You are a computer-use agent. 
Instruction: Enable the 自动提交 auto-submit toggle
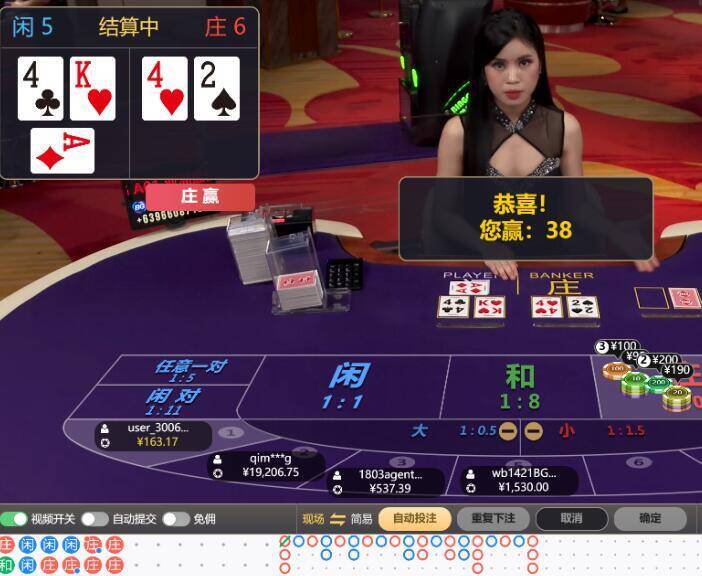click(95, 519)
